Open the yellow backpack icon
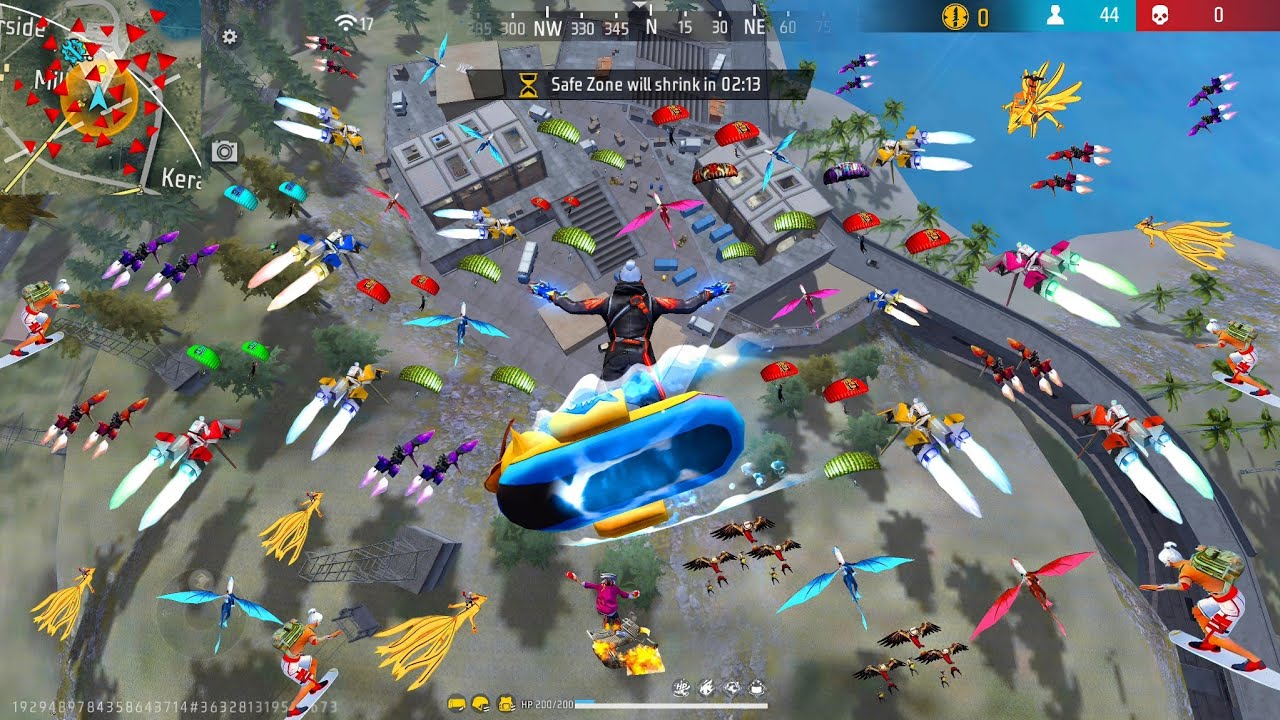Image resolution: width=1280 pixels, height=720 pixels. (505, 704)
